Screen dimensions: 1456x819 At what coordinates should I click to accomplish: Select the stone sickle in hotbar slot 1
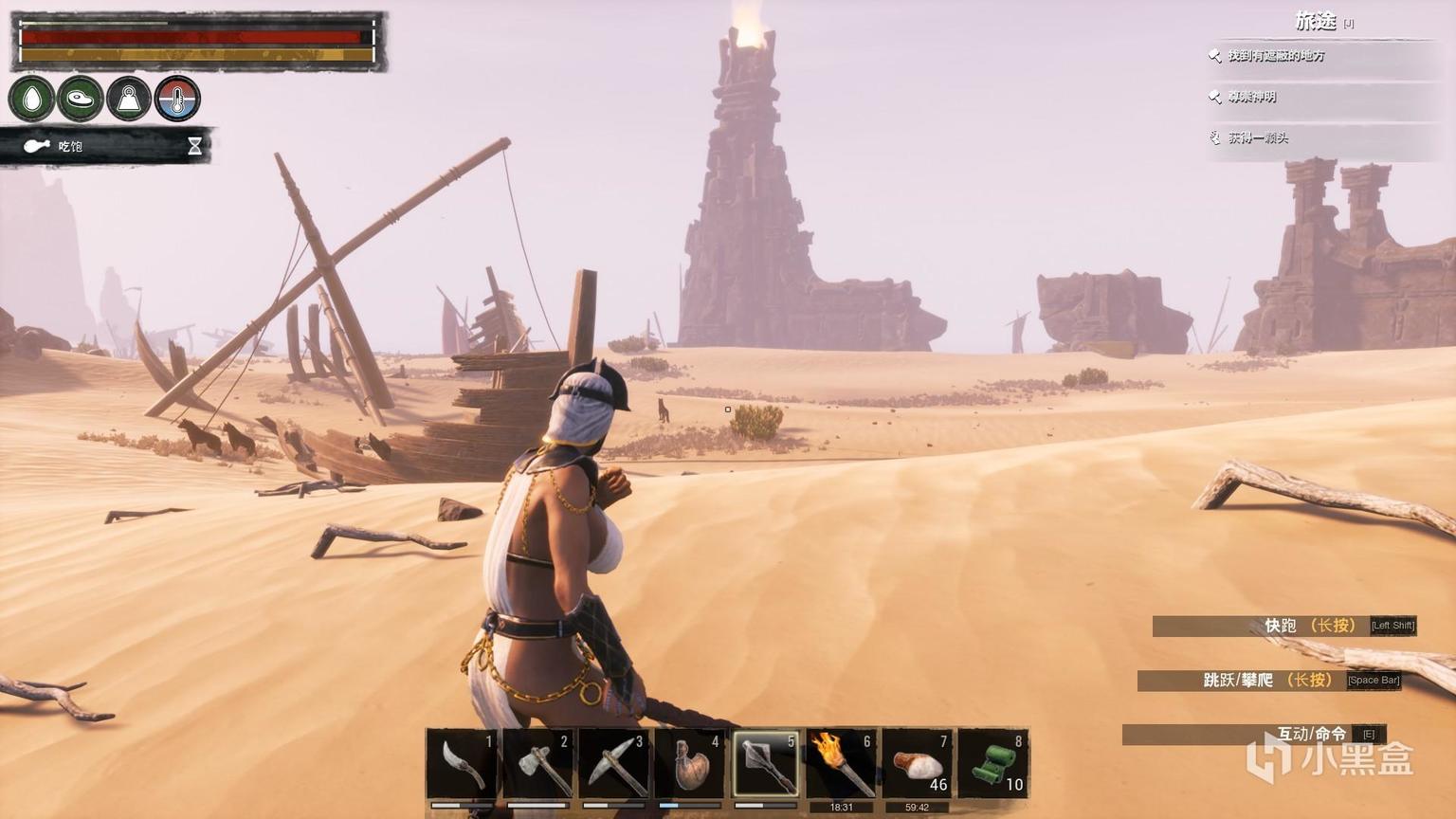462,764
